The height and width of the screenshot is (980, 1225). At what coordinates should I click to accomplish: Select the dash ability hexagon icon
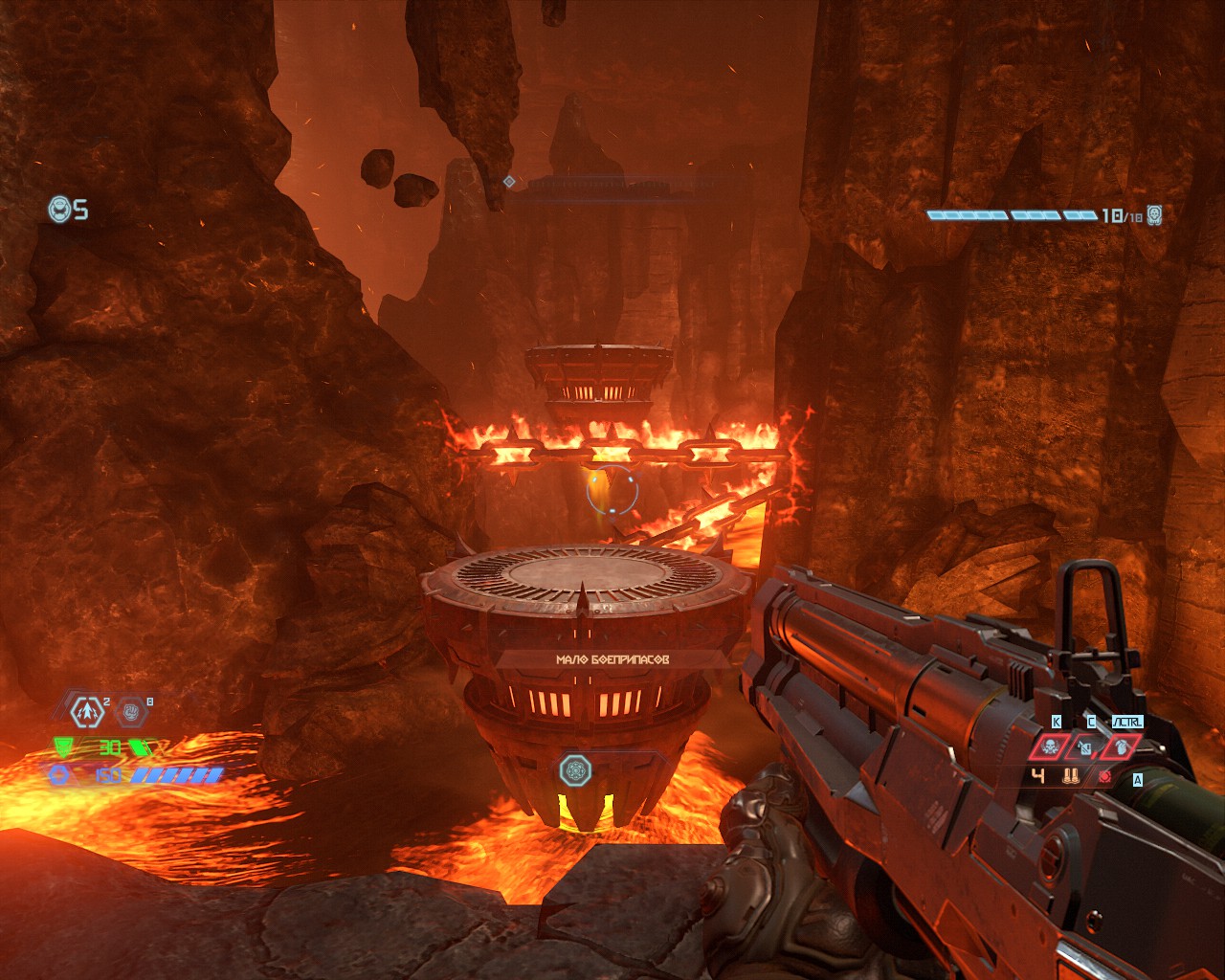(x=88, y=711)
